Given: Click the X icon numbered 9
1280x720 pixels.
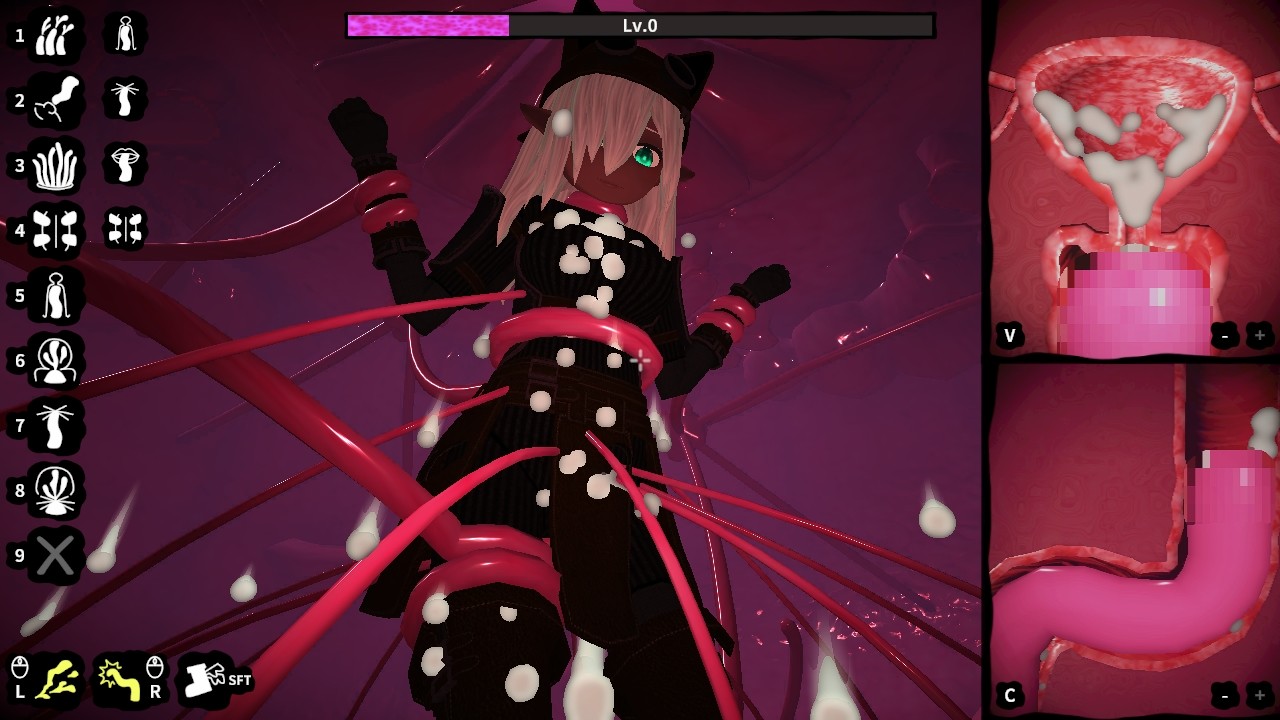Looking at the screenshot, I should [55, 555].
